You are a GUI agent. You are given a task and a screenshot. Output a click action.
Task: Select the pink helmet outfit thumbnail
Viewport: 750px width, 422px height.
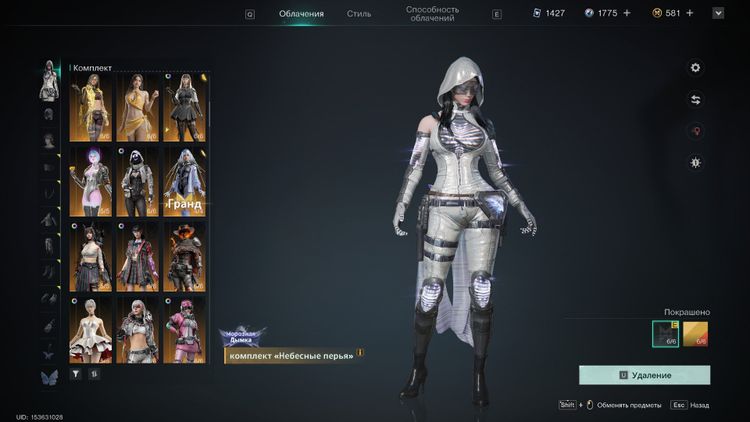[184, 328]
